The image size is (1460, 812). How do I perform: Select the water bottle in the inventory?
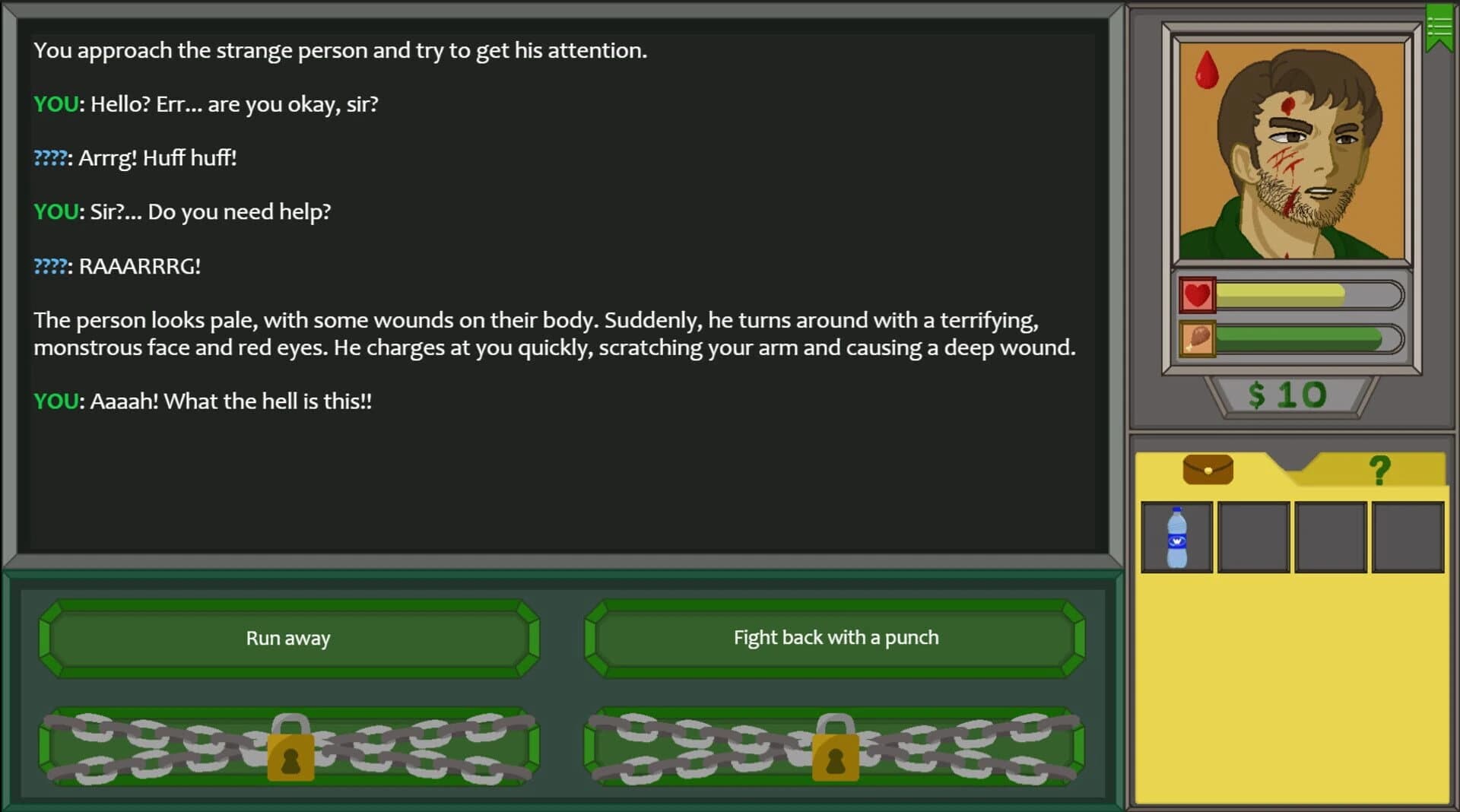1176,536
